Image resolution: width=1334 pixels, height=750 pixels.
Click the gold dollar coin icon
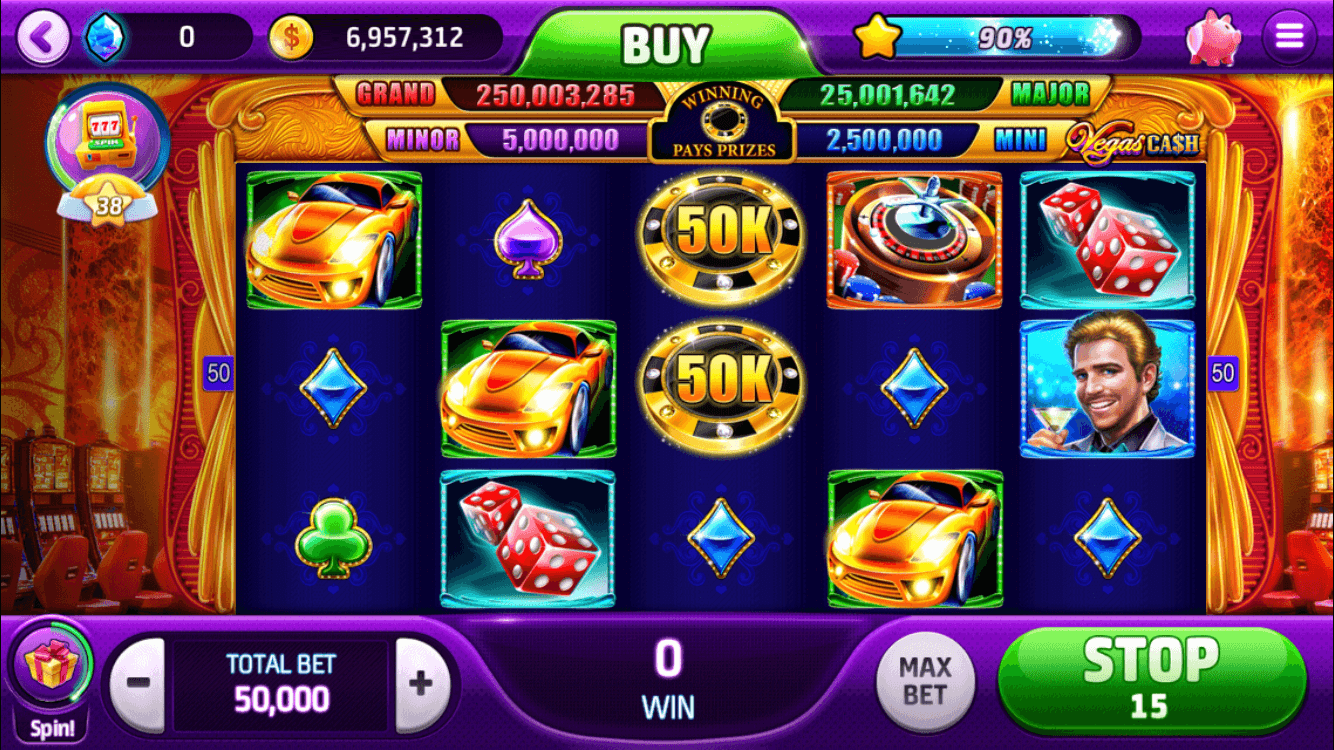[x=291, y=36]
